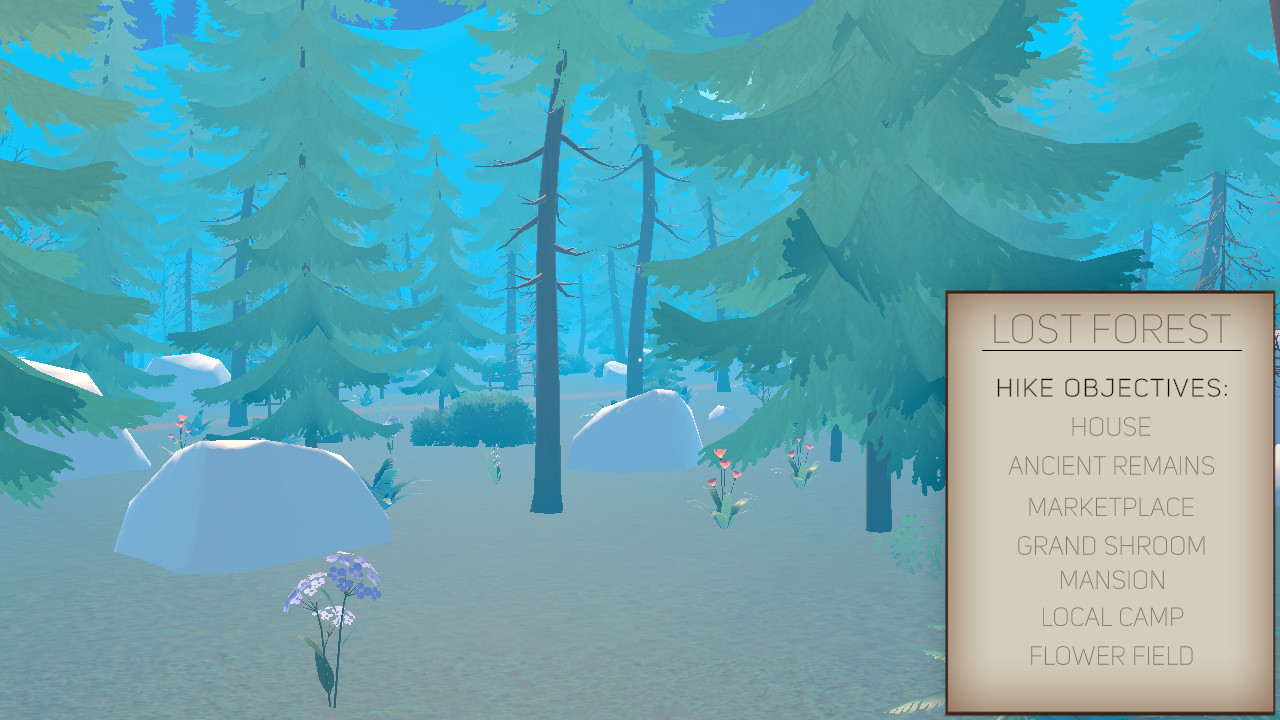Click the HIKE OBJECTIVES heading

(x=1110, y=387)
